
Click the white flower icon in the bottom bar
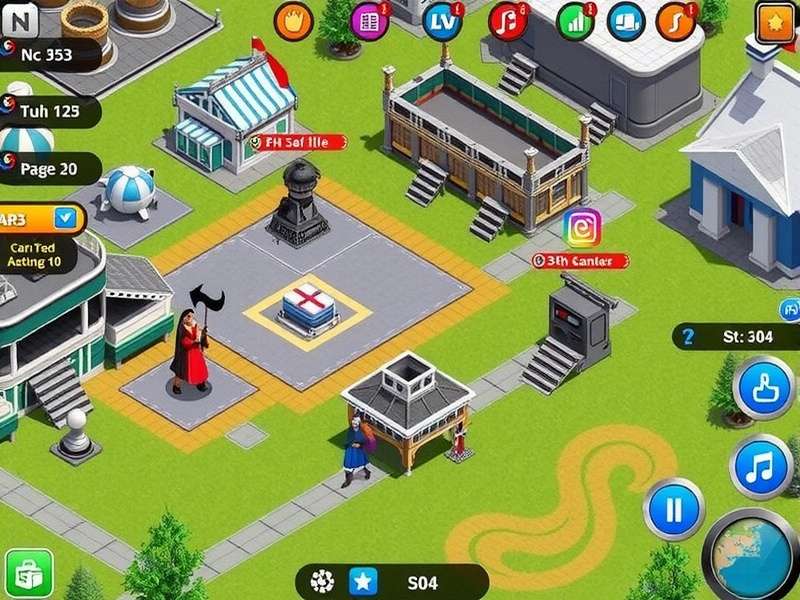pyautogui.click(x=323, y=581)
